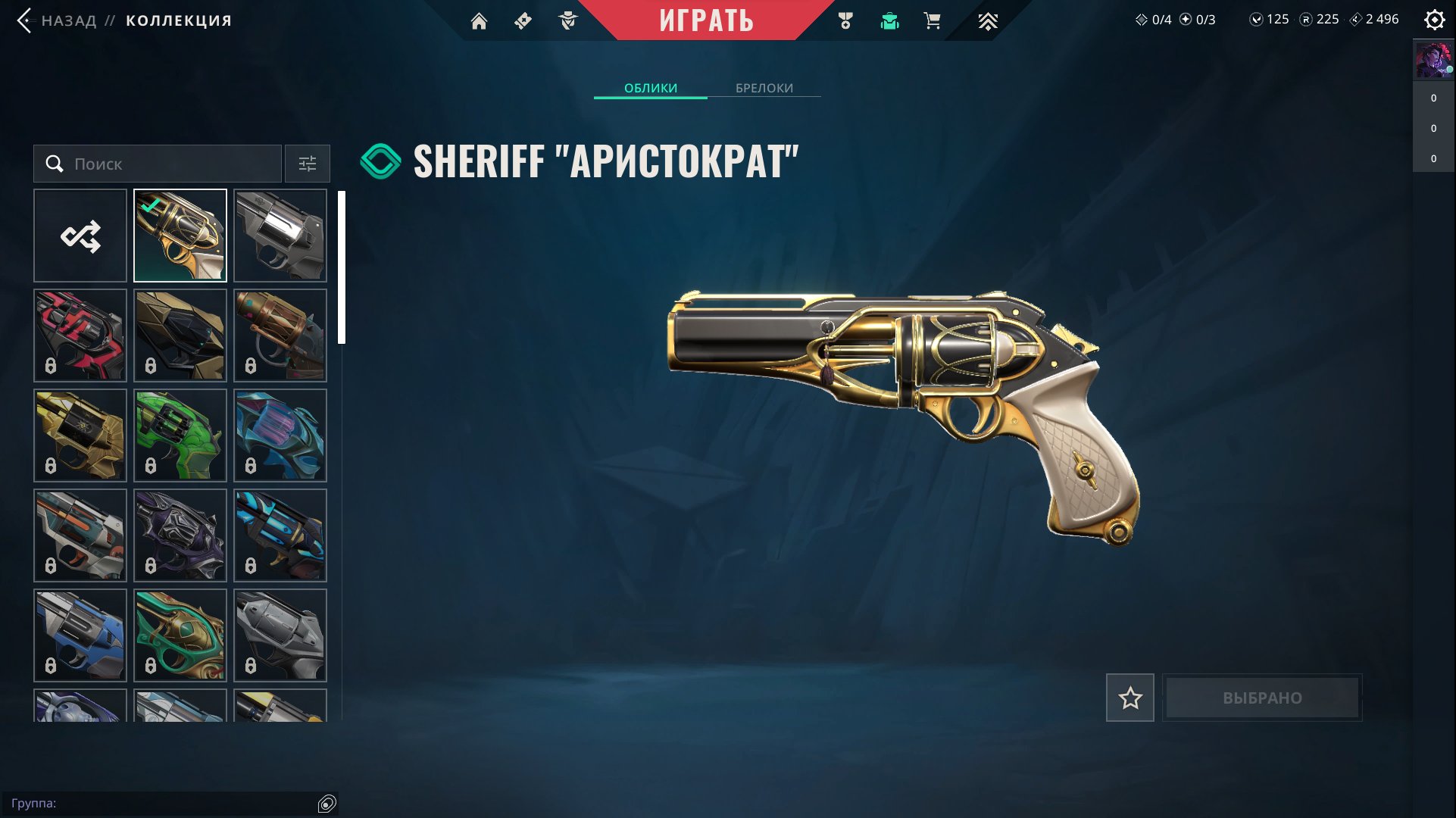Open the skin filter options
Screen dimensions: 1456x818
[x=308, y=164]
